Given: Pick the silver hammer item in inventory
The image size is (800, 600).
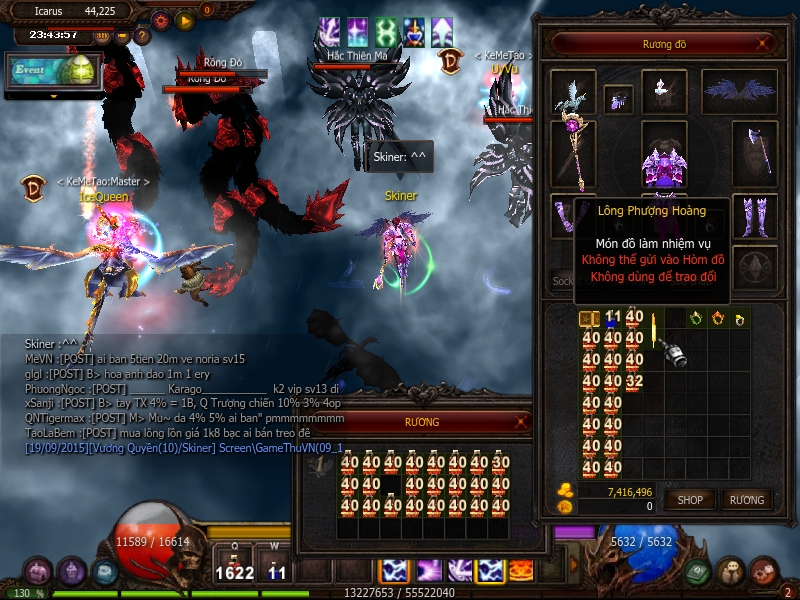Looking at the screenshot, I should coord(672,352).
